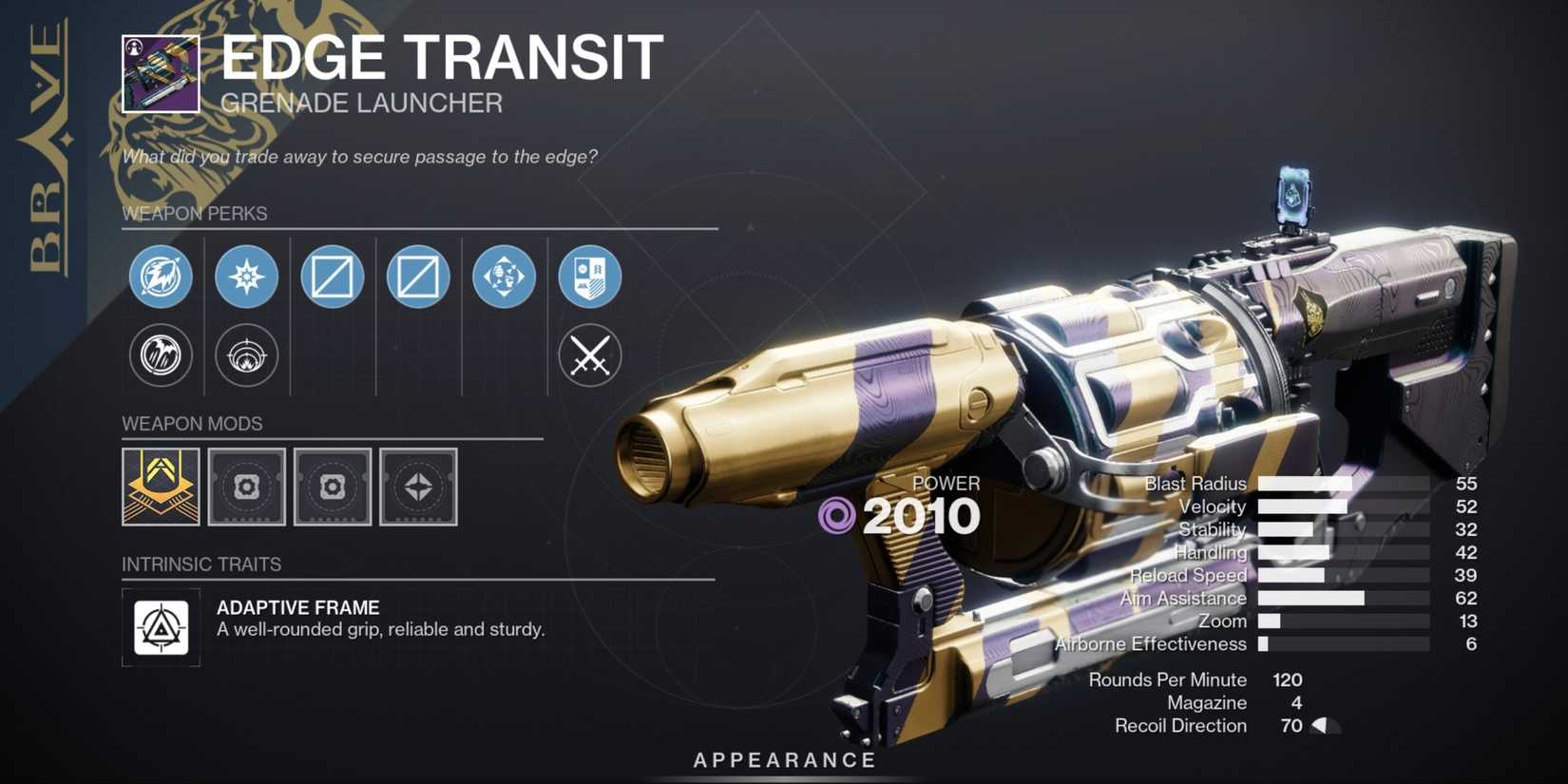This screenshot has height=784, width=1568.
Task: Inspect the second empty square trait perk
Action: [418, 277]
